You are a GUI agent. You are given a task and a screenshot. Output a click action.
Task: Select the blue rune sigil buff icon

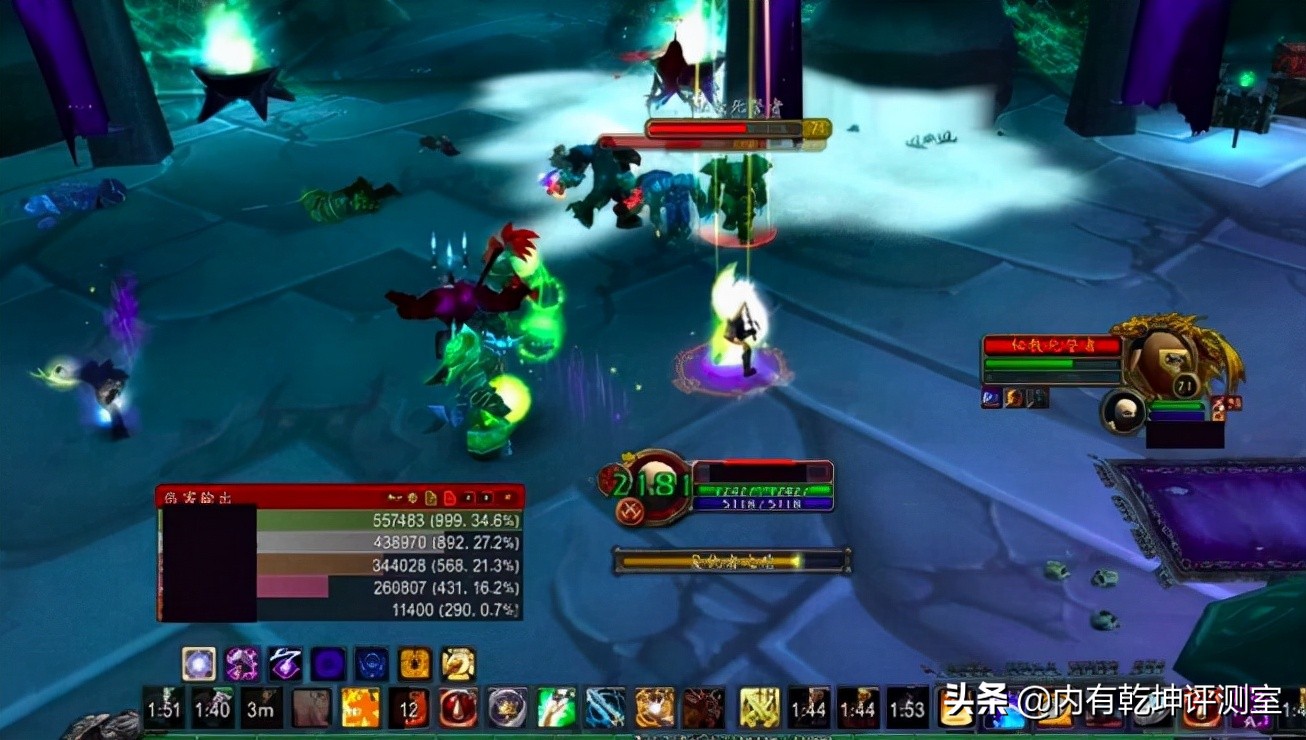(372, 664)
